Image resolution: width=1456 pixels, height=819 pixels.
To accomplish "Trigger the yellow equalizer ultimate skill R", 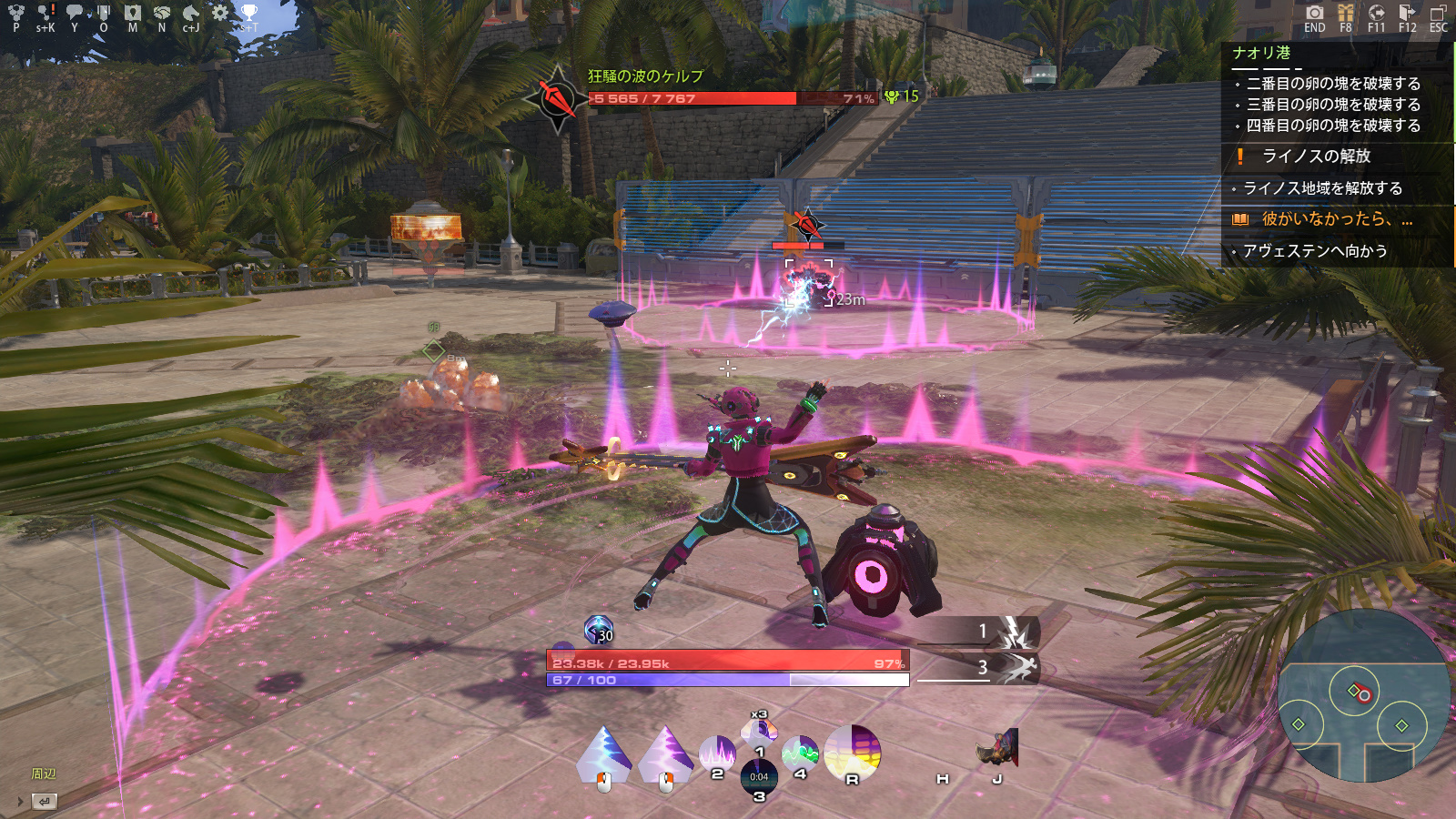I will pyautogui.click(x=853, y=753).
